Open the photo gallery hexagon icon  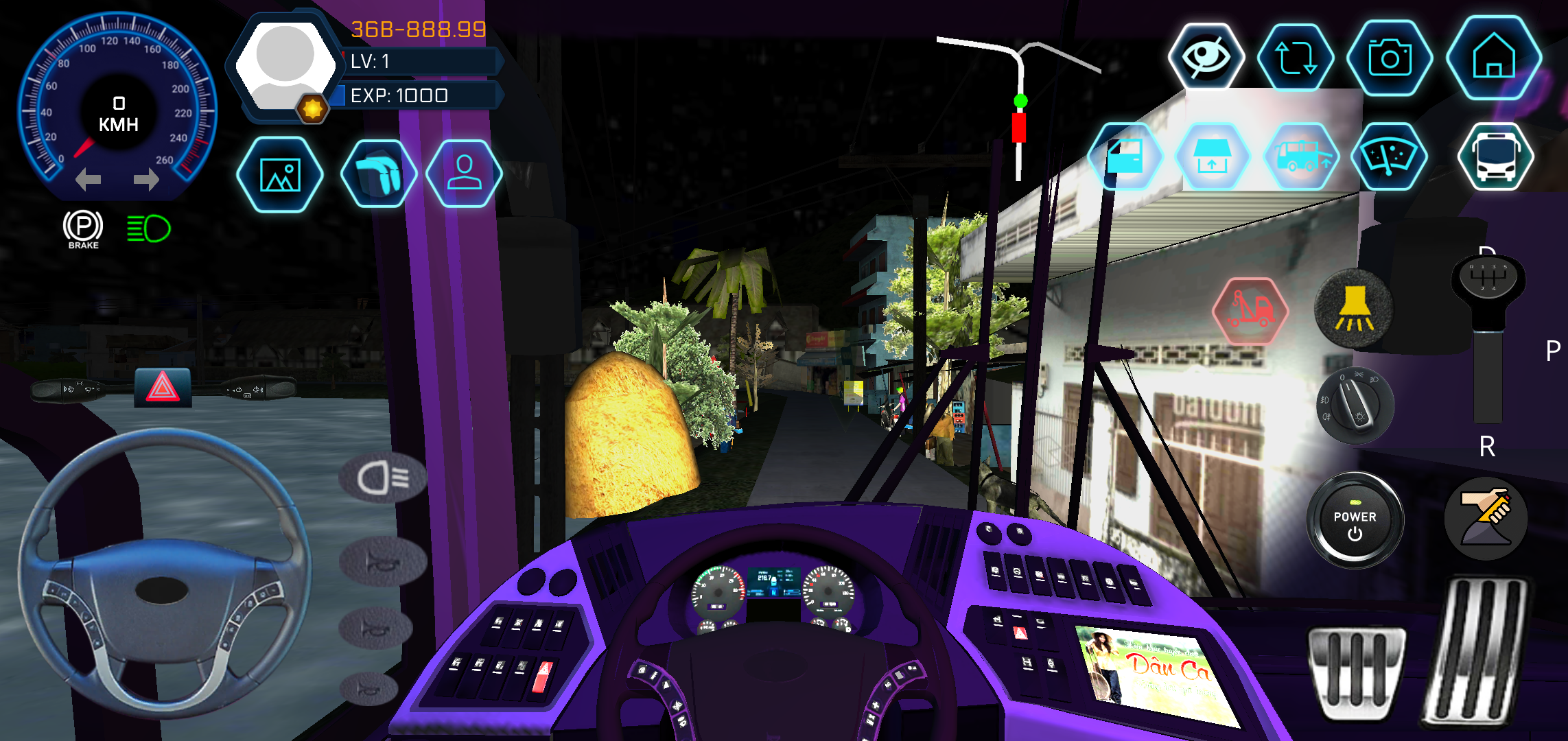(x=280, y=174)
